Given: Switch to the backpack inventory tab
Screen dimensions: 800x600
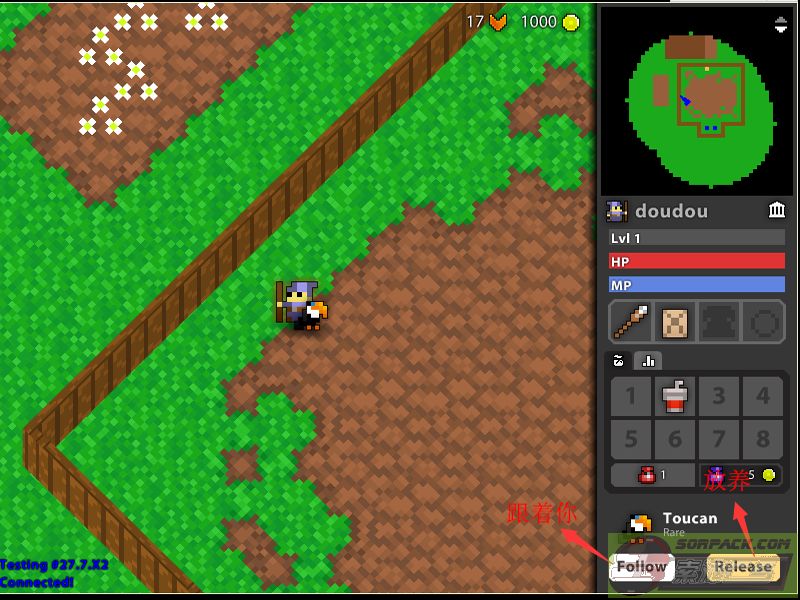Looking at the screenshot, I should pyautogui.click(x=619, y=361).
